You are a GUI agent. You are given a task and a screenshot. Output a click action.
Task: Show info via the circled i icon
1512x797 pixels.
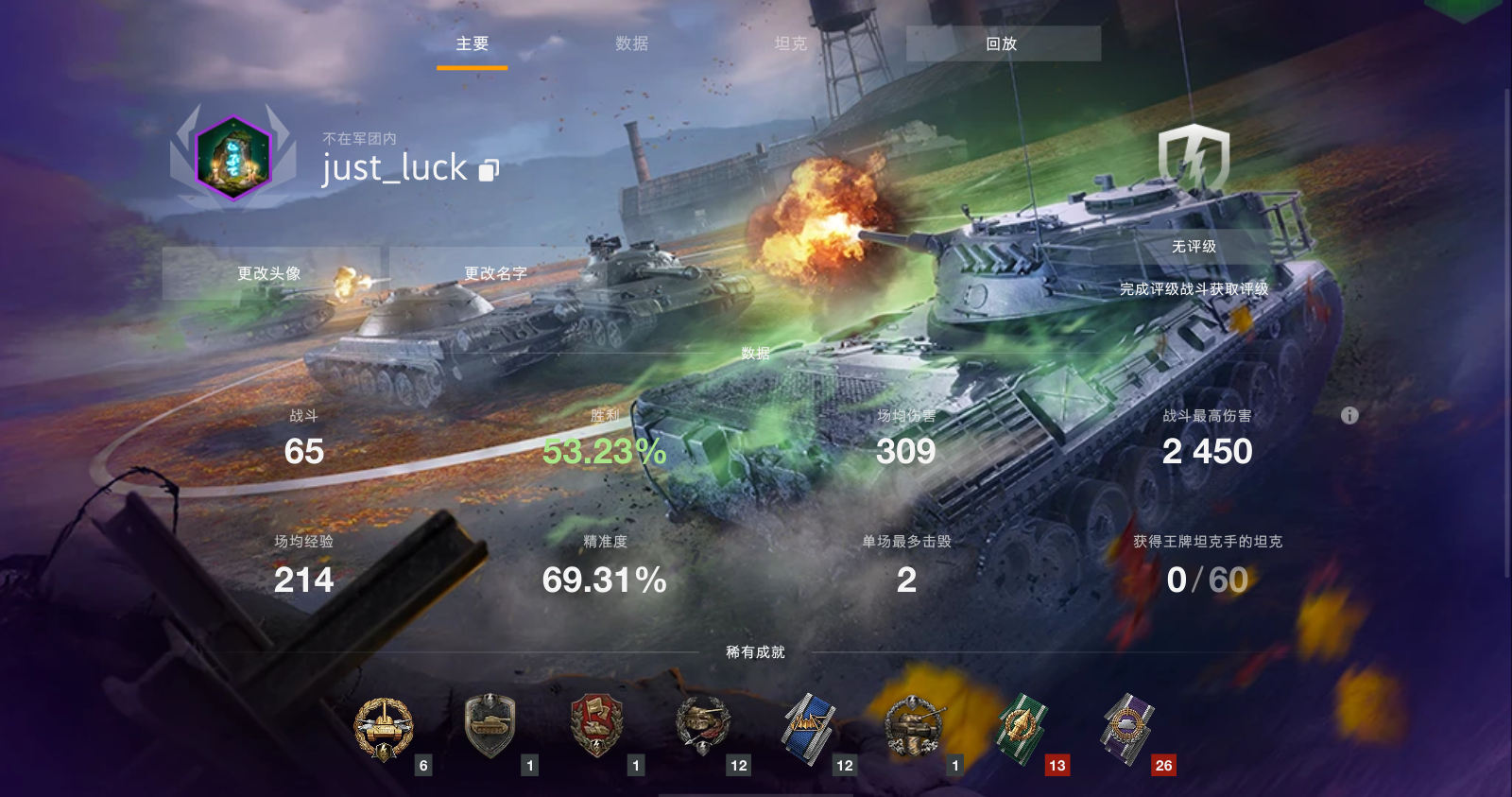click(x=1349, y=415)
